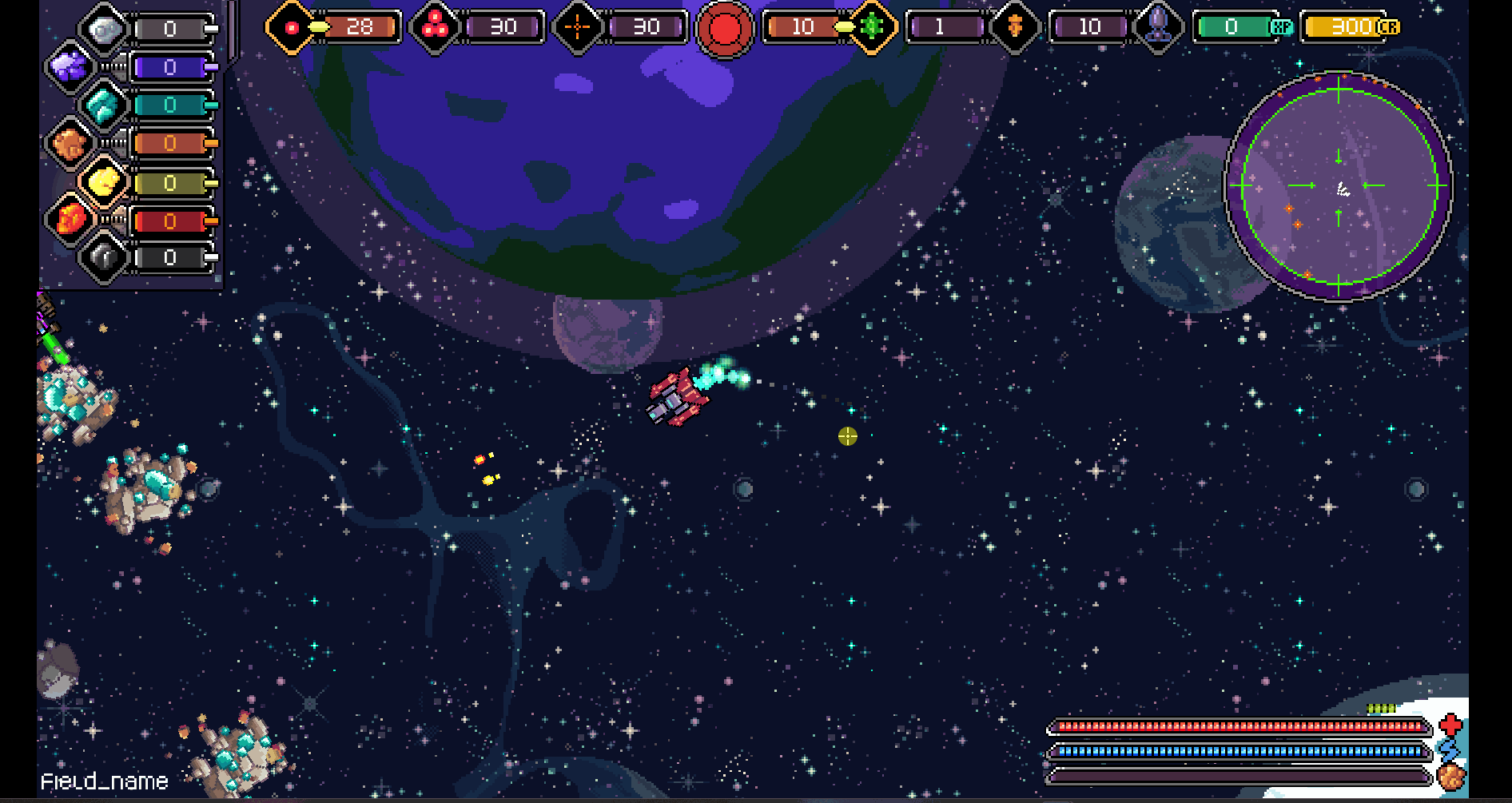Select the purple rocket ship icon
This screenshot has width=1512, height=803.
click(1158, 26)
